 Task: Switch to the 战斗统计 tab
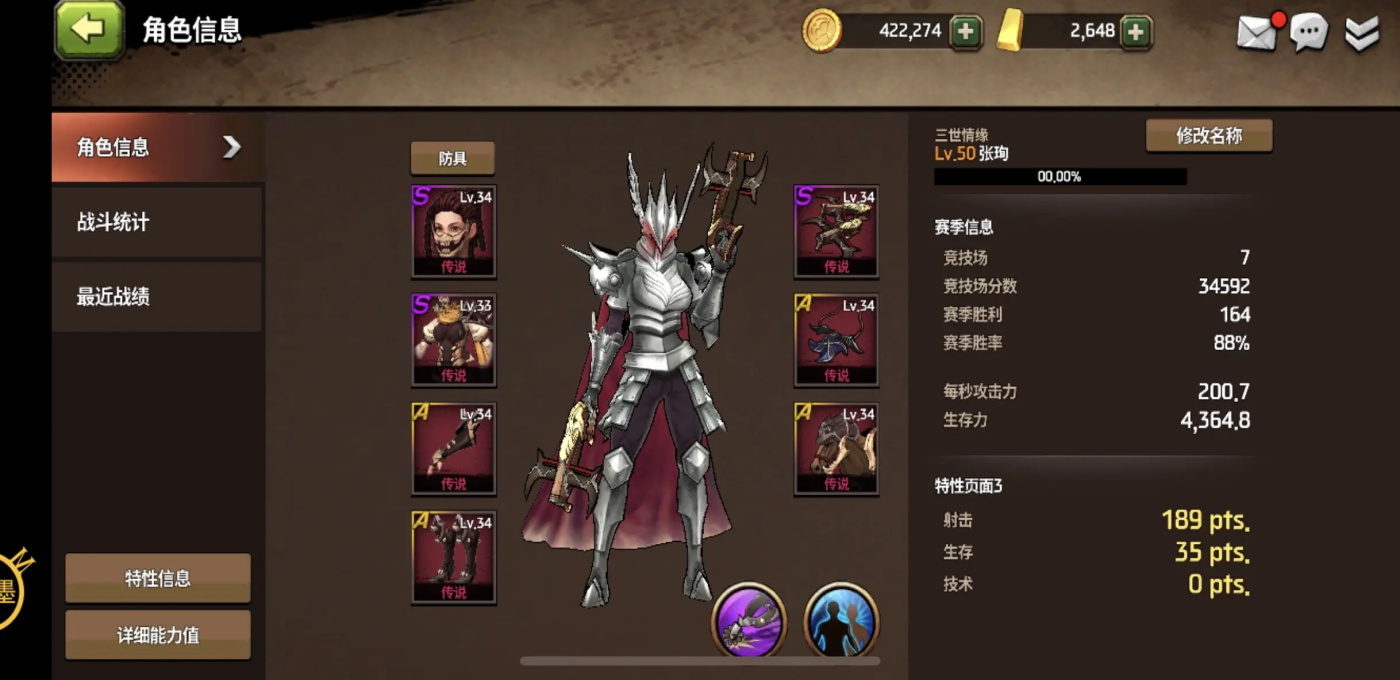tap(156, 222)
